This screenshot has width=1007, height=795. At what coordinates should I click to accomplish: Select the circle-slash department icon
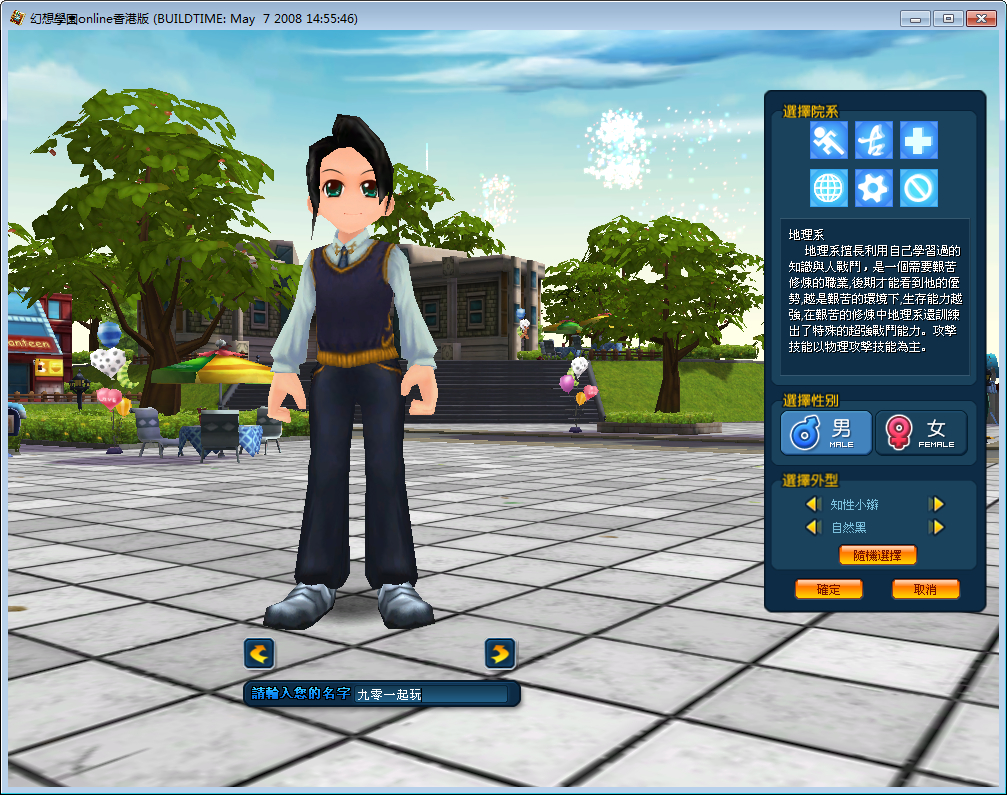tap(918, 187)
